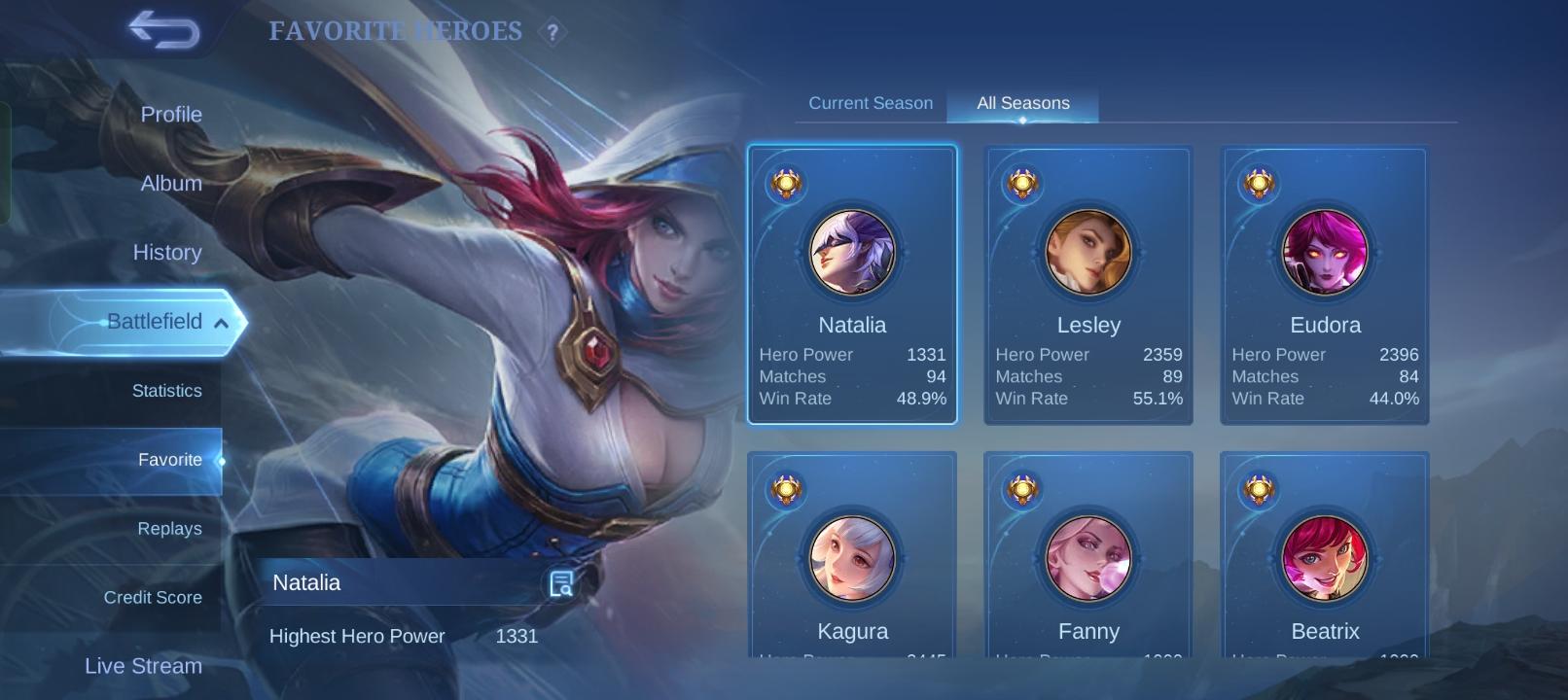Click the medal badge on Kagura's card

click(x=784, y=490)
